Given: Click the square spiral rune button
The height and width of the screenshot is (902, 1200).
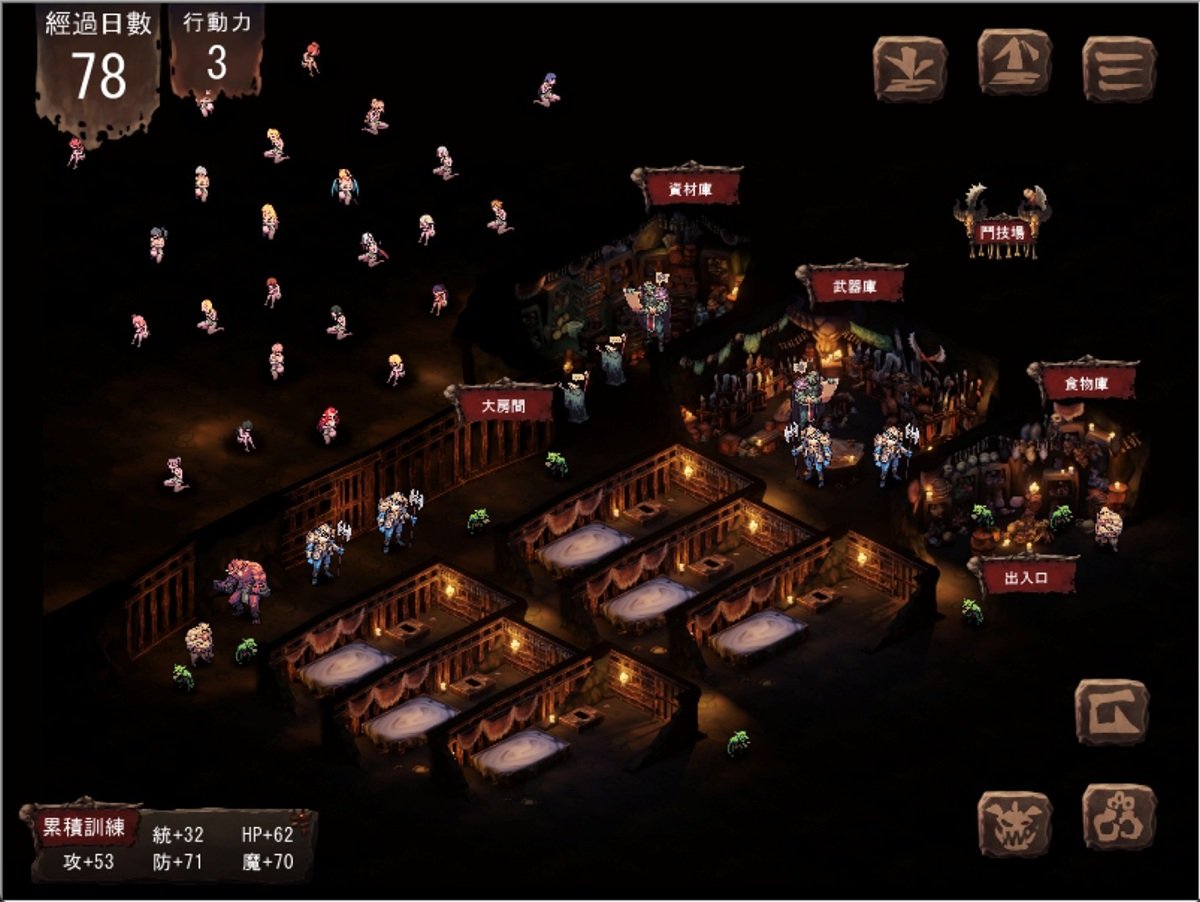Looking at the screenshot, I should pos(1111,712).
